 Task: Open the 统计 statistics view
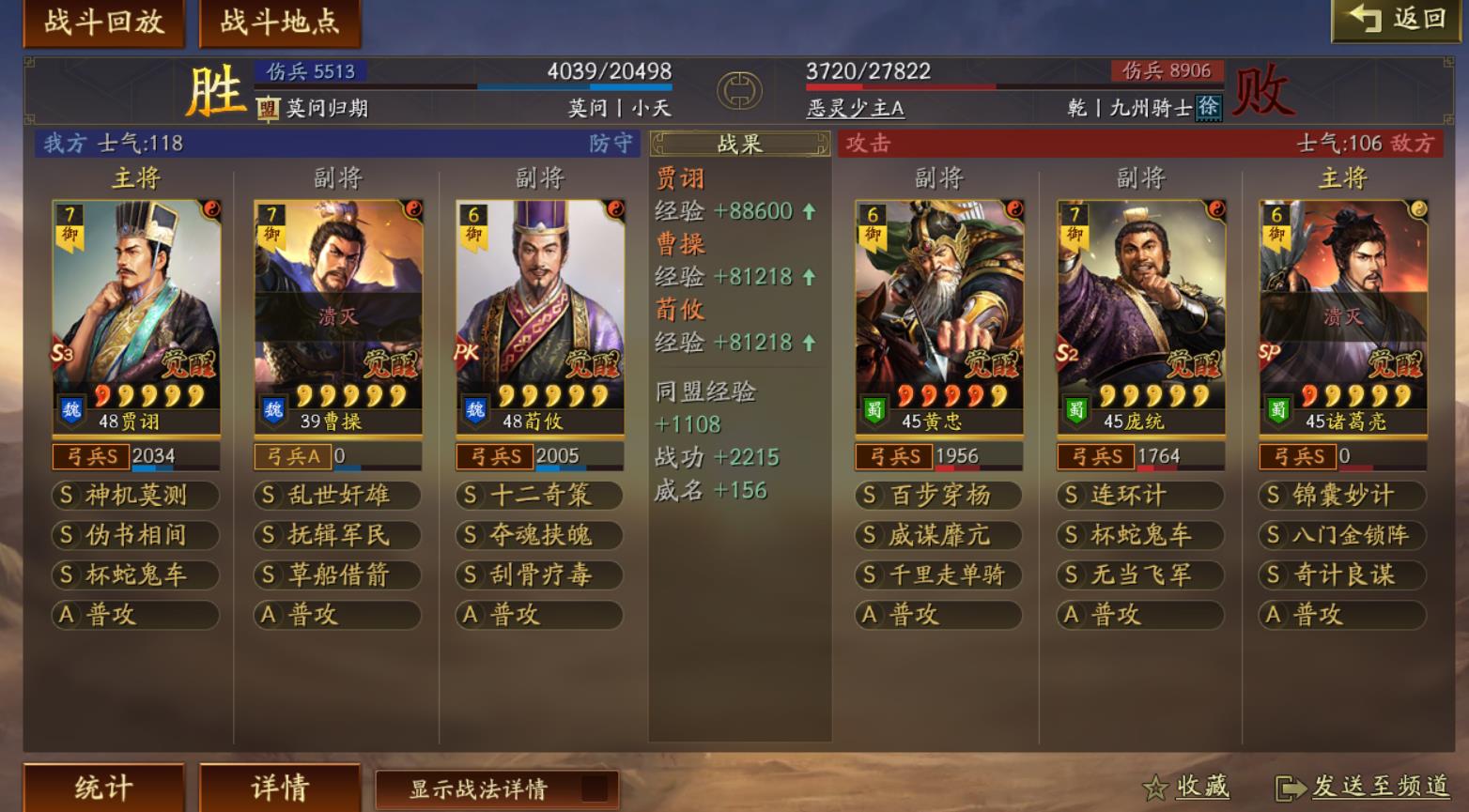click(x=103, y=788)
